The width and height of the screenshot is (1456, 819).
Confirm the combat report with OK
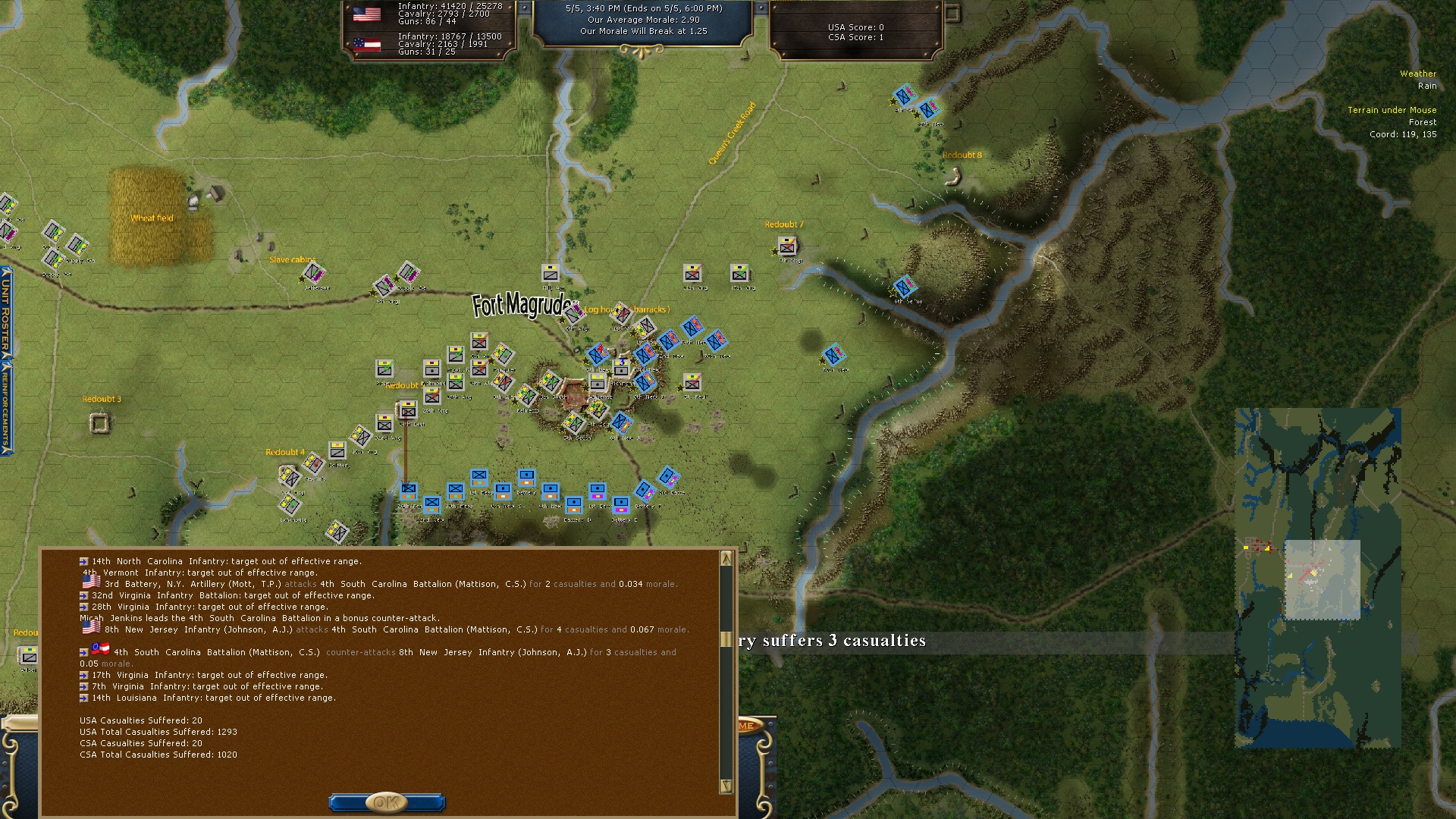[387, 802]
